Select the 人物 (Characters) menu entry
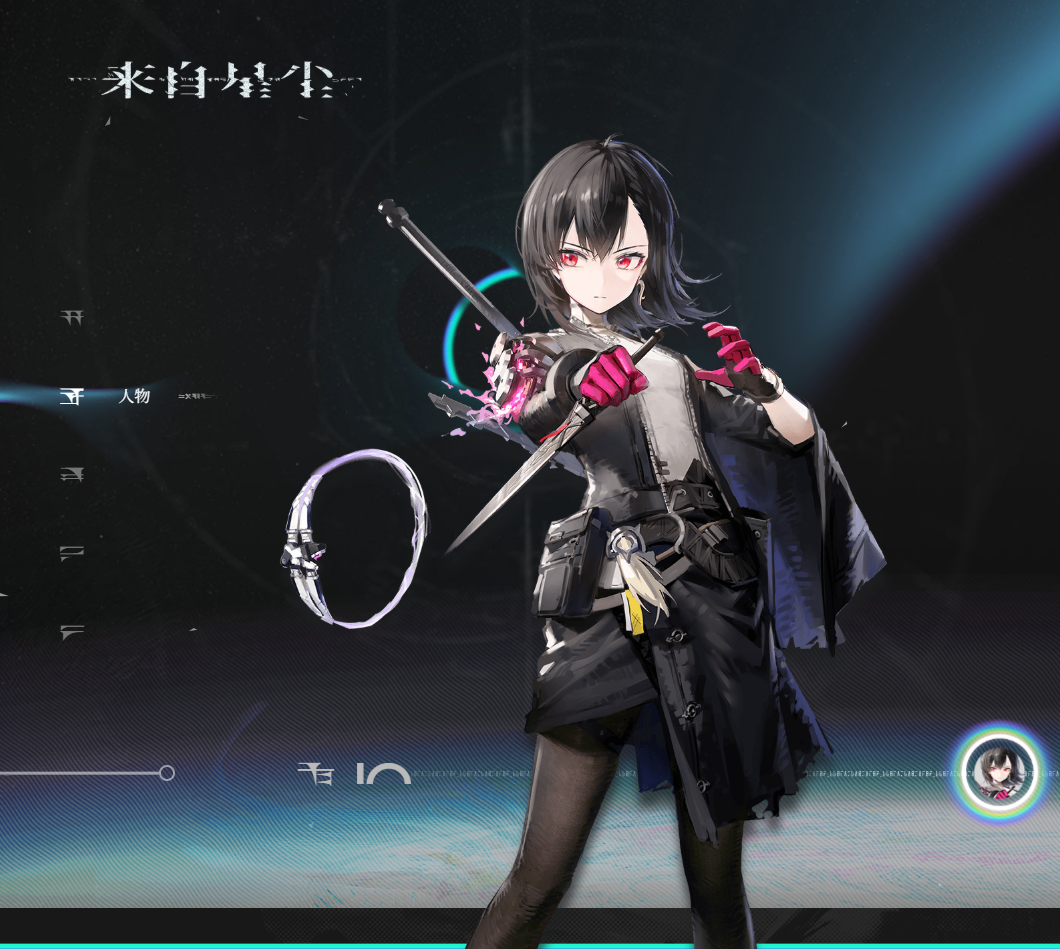 [133, 396]
